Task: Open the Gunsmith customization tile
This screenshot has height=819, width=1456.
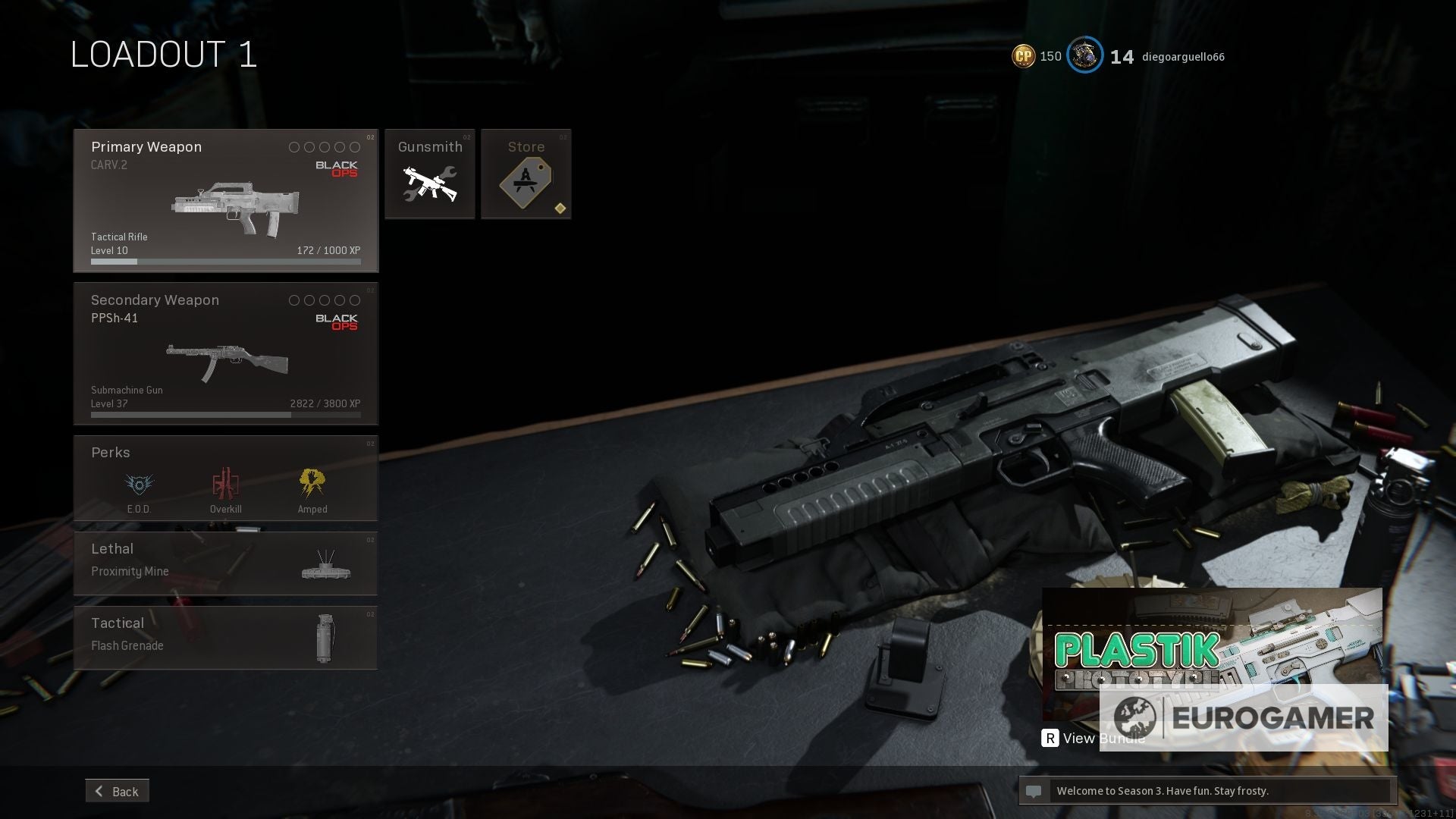Action: click(429, 174)
